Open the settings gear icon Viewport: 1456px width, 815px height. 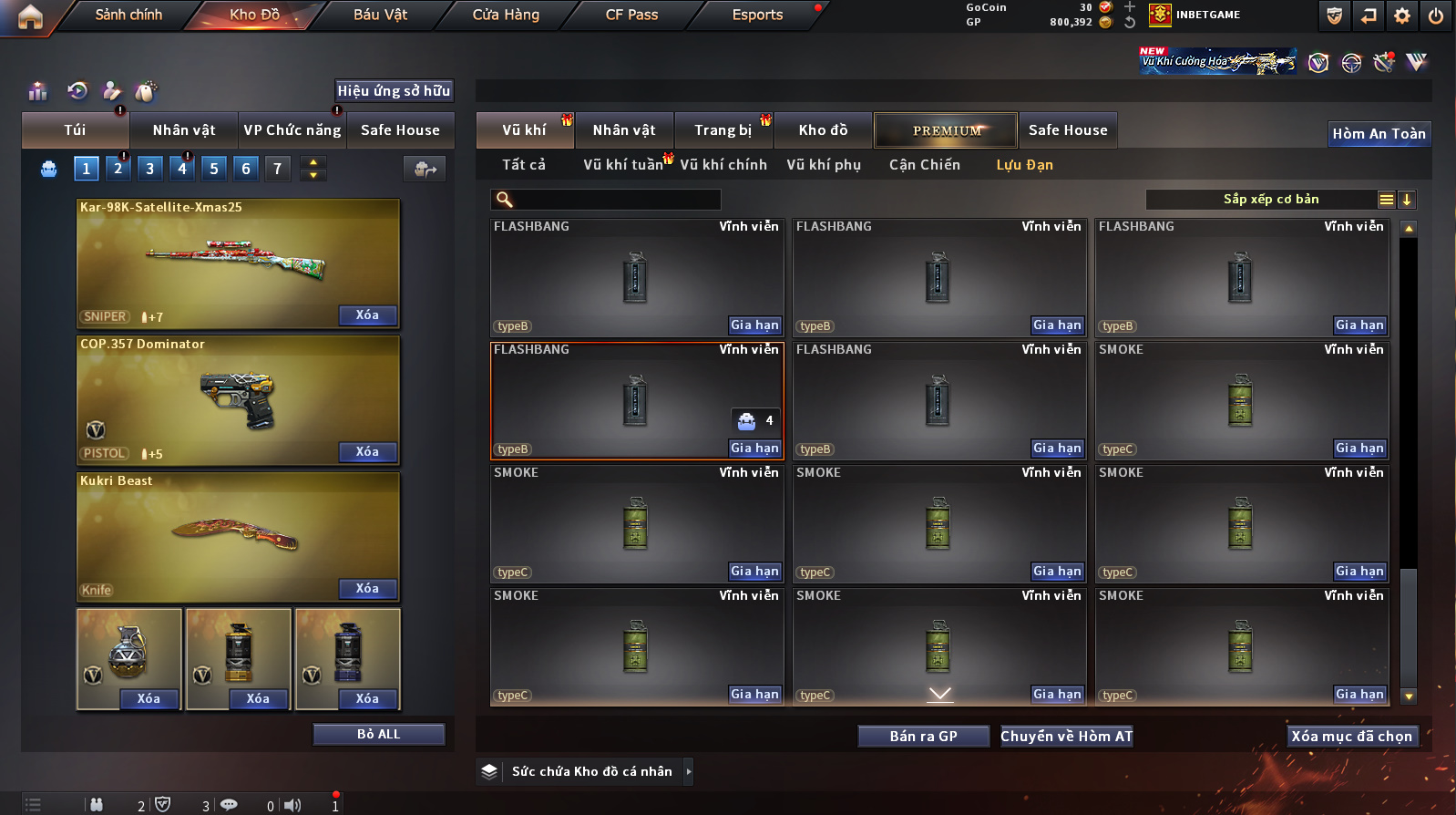tap(1402, 15)
